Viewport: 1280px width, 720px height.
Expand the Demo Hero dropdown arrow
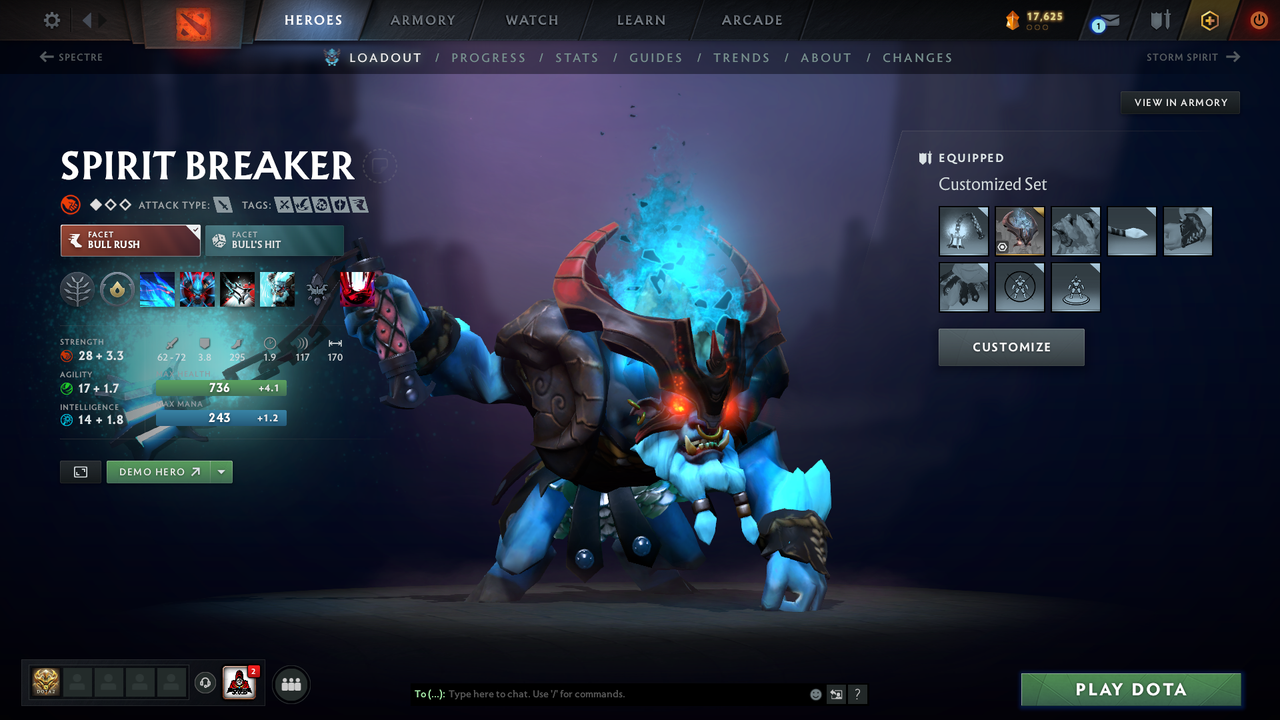[x=221, y=471]
